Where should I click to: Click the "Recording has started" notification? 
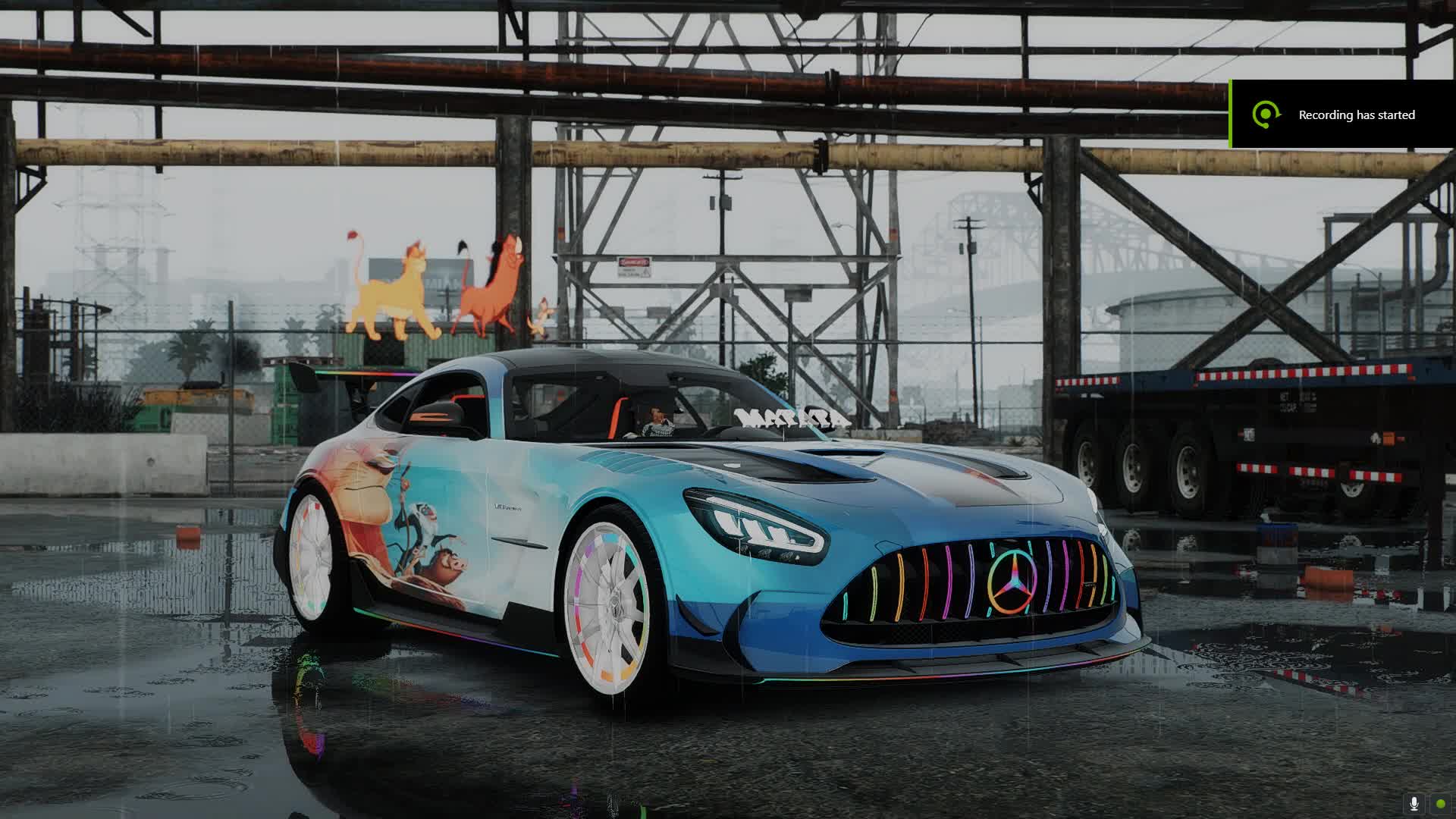1342,115
